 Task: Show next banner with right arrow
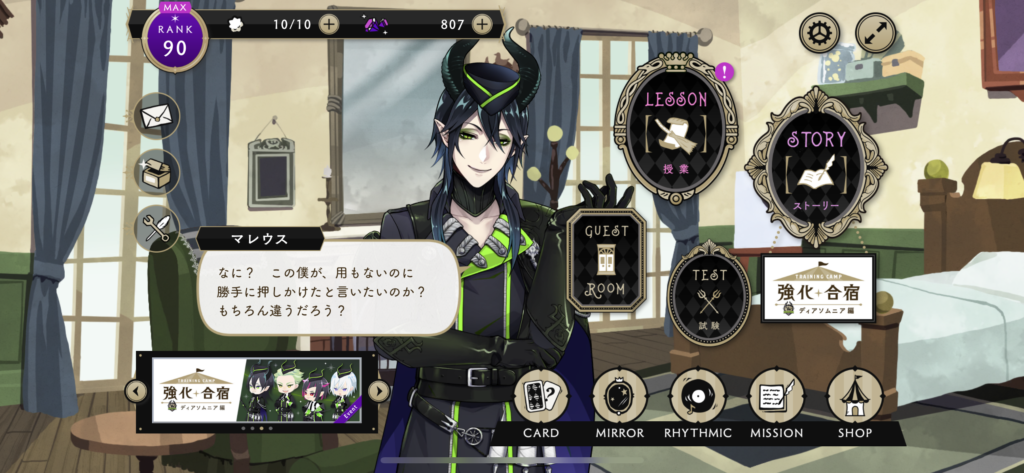(x=378, y=391)
